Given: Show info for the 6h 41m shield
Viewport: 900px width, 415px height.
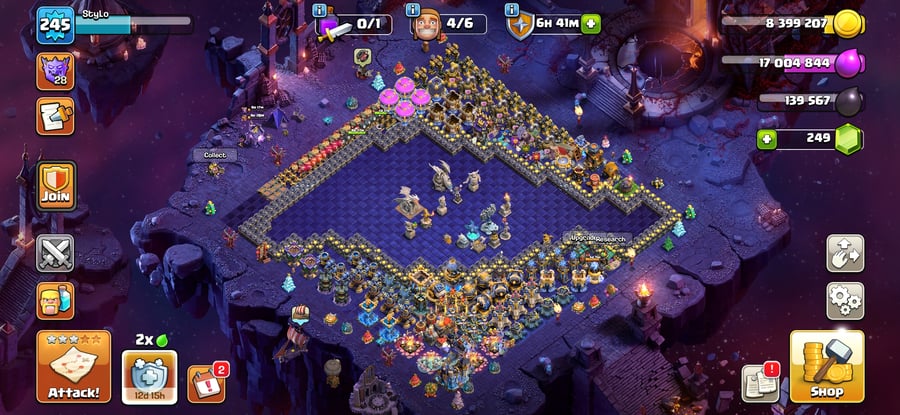Looking at the screenshot, I should 513,10.
